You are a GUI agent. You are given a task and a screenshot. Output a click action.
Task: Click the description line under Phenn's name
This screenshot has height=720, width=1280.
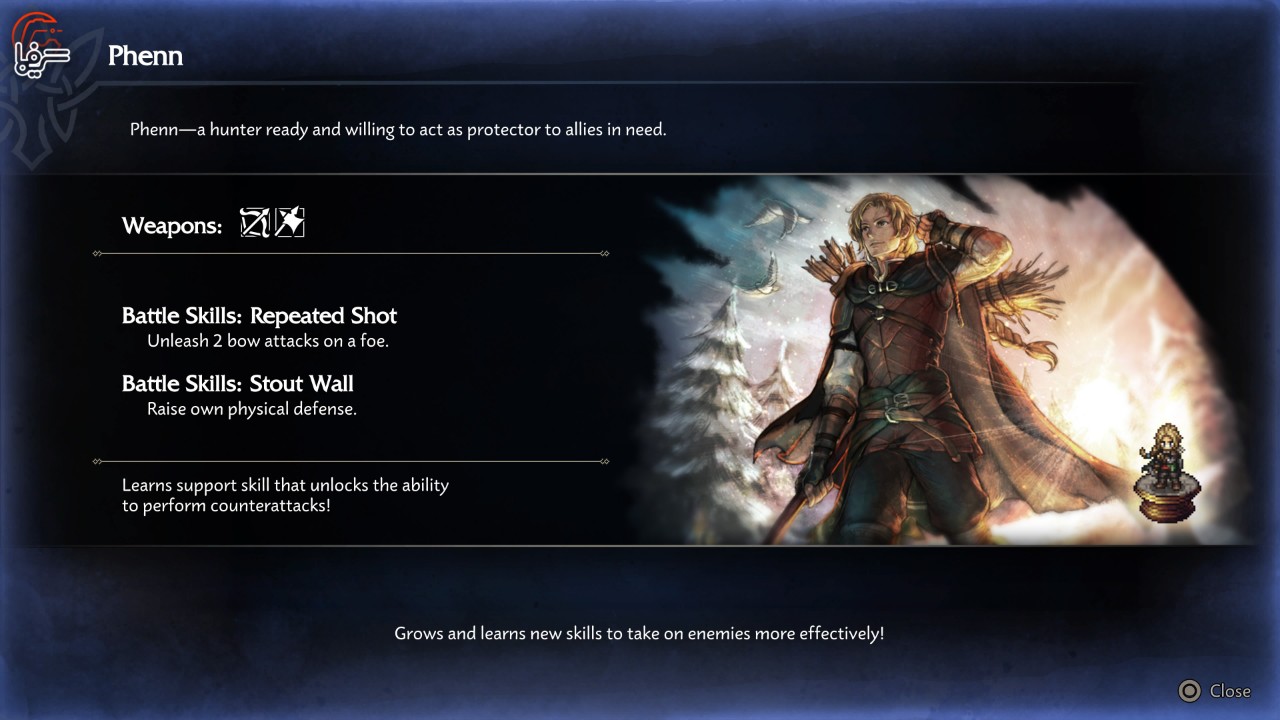coord(402,129)
